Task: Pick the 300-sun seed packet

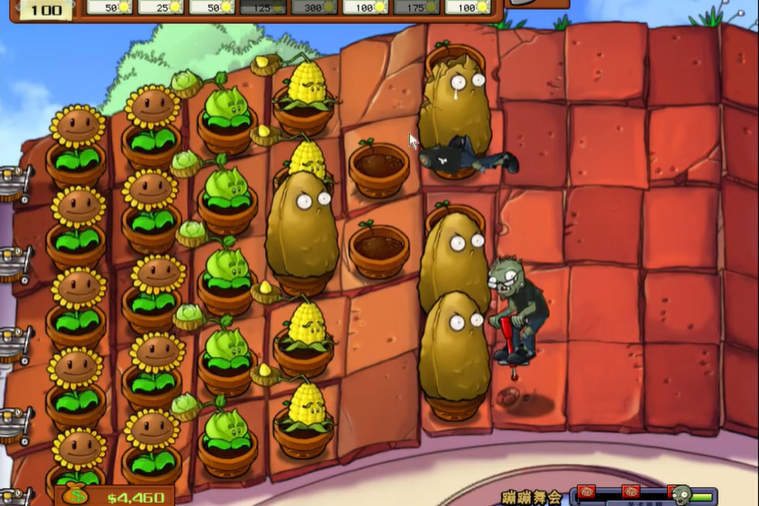Action: tap(313, 7)
